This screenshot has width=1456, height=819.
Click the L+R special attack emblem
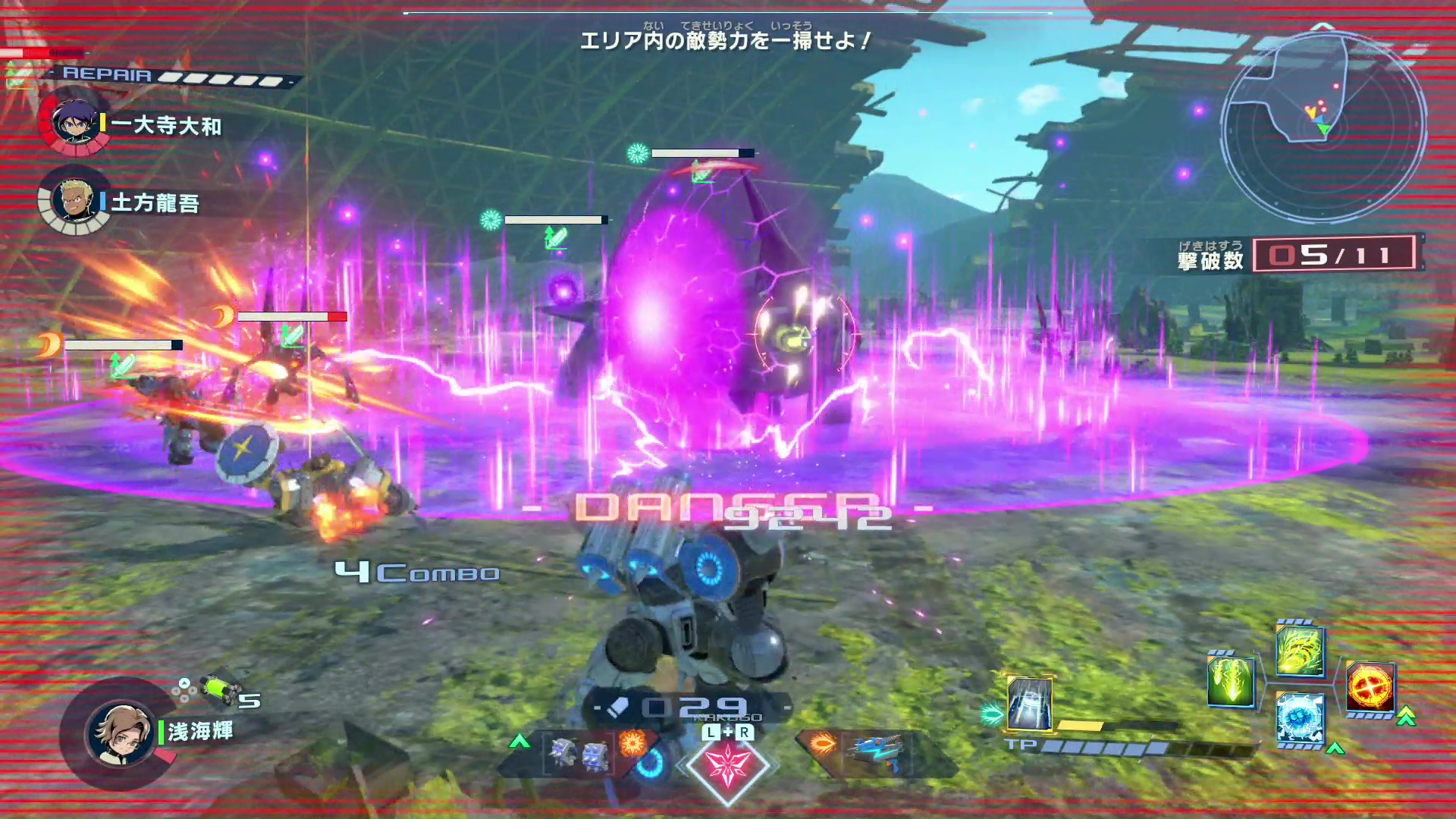point(726,764)
